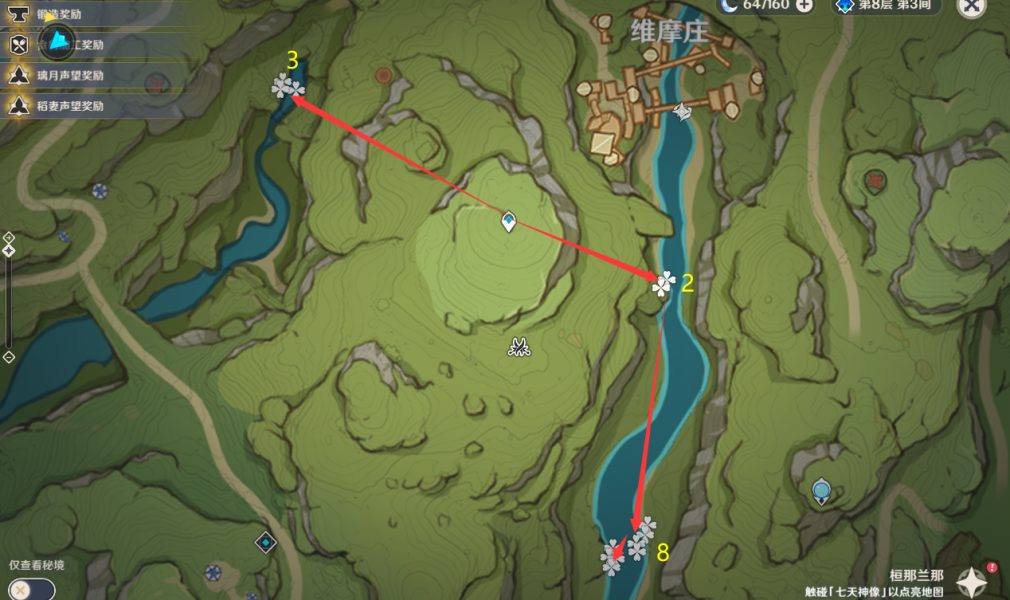Click the flower marker labeled 3
1010x600 pixels.
tap(288, 87)
